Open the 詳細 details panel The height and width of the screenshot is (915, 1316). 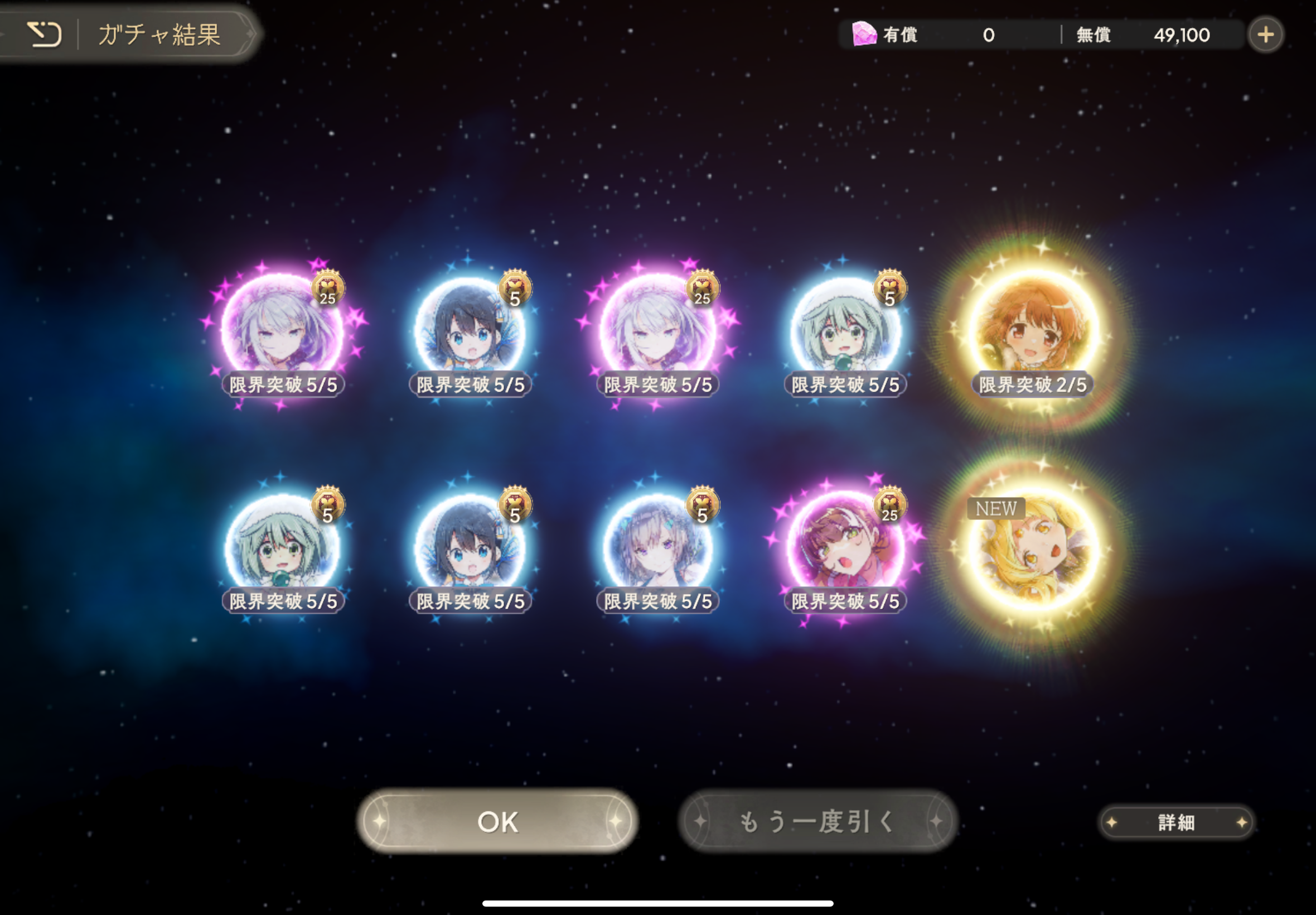tap(1176, 822)
